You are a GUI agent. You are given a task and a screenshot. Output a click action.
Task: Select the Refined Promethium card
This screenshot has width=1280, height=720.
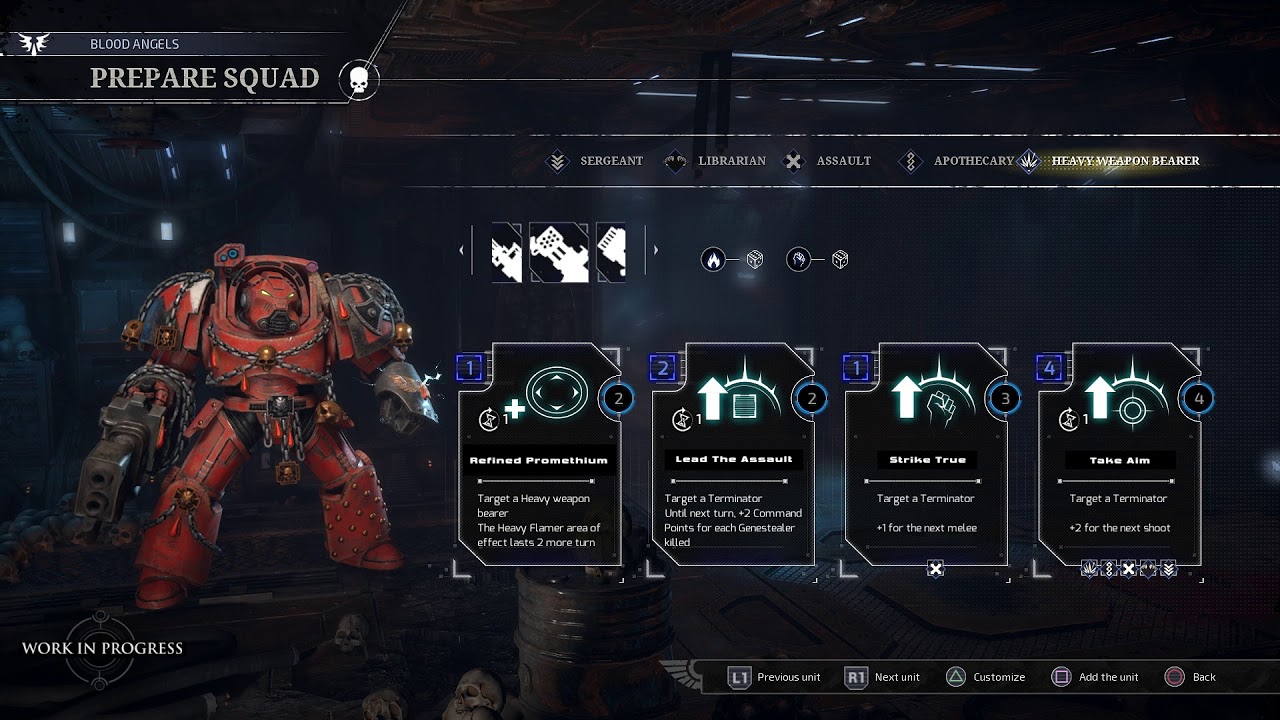(540, 455)
